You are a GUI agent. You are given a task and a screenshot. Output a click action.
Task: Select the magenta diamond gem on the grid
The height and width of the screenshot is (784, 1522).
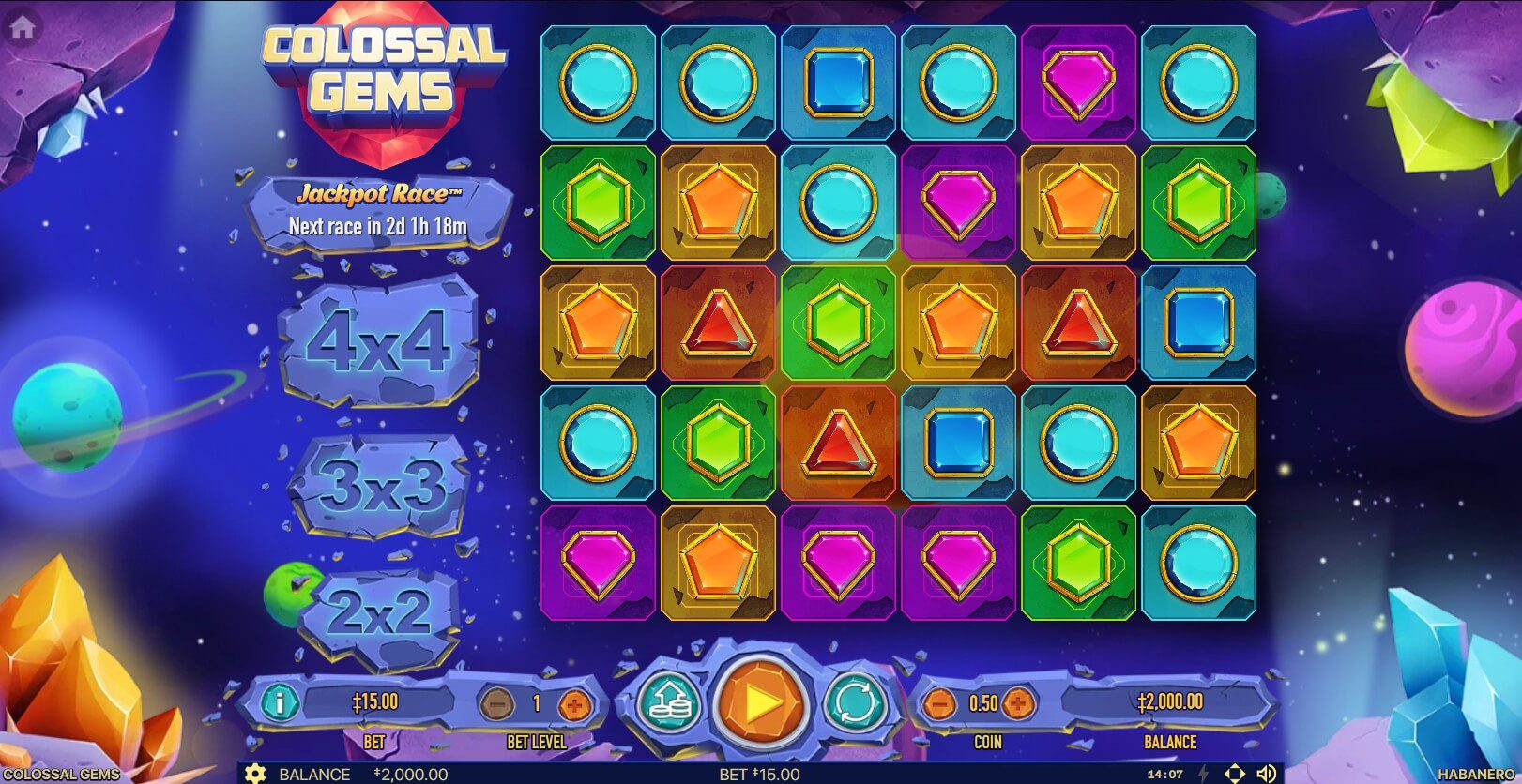pos(1077,83)
